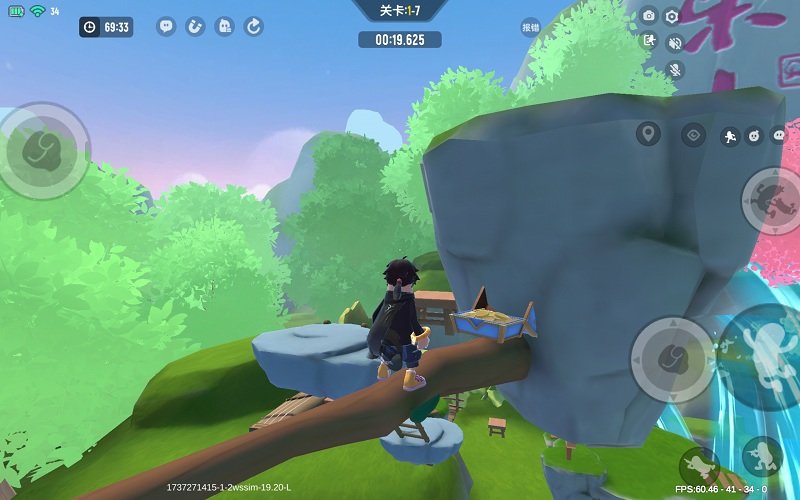Tap the location pin marker button
Viewport: 800px width, 500px height.
pyautogui.click(x=649, y=134)
